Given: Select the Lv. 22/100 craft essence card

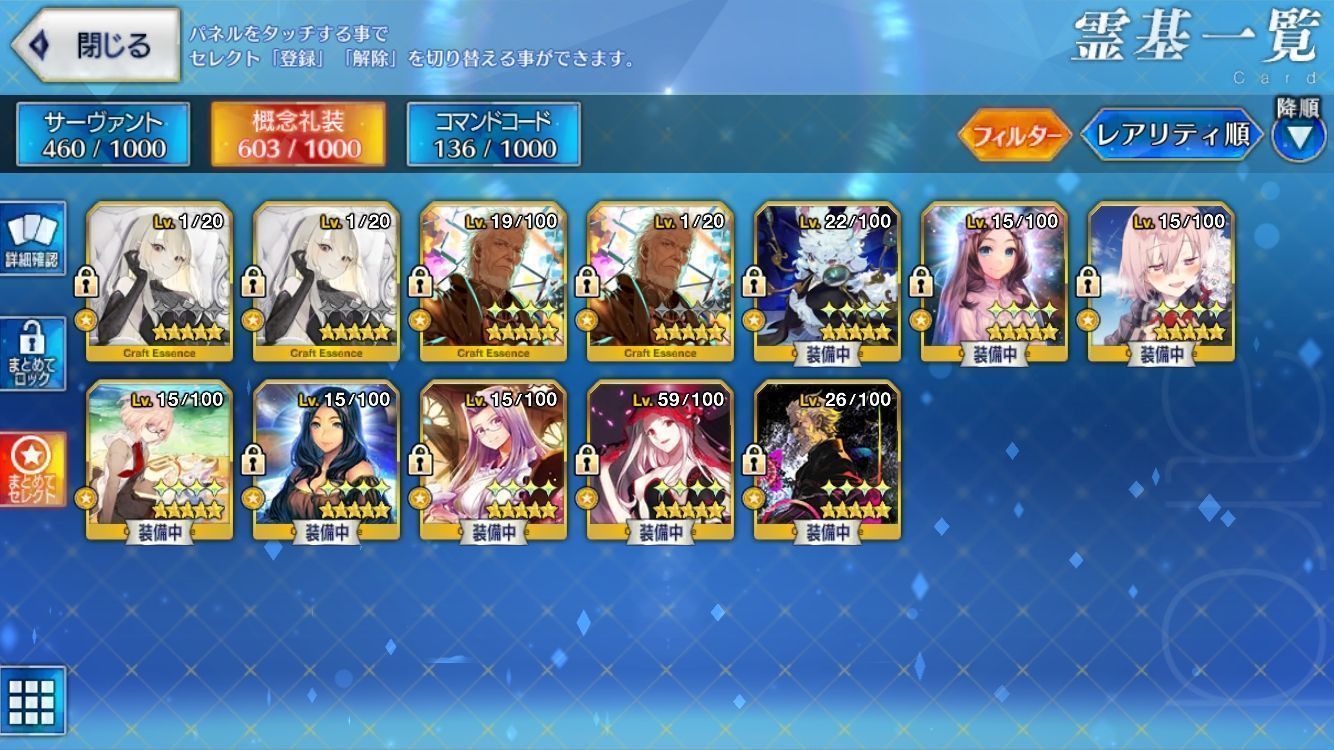Looking at the screenshot, I should [828, 281].
